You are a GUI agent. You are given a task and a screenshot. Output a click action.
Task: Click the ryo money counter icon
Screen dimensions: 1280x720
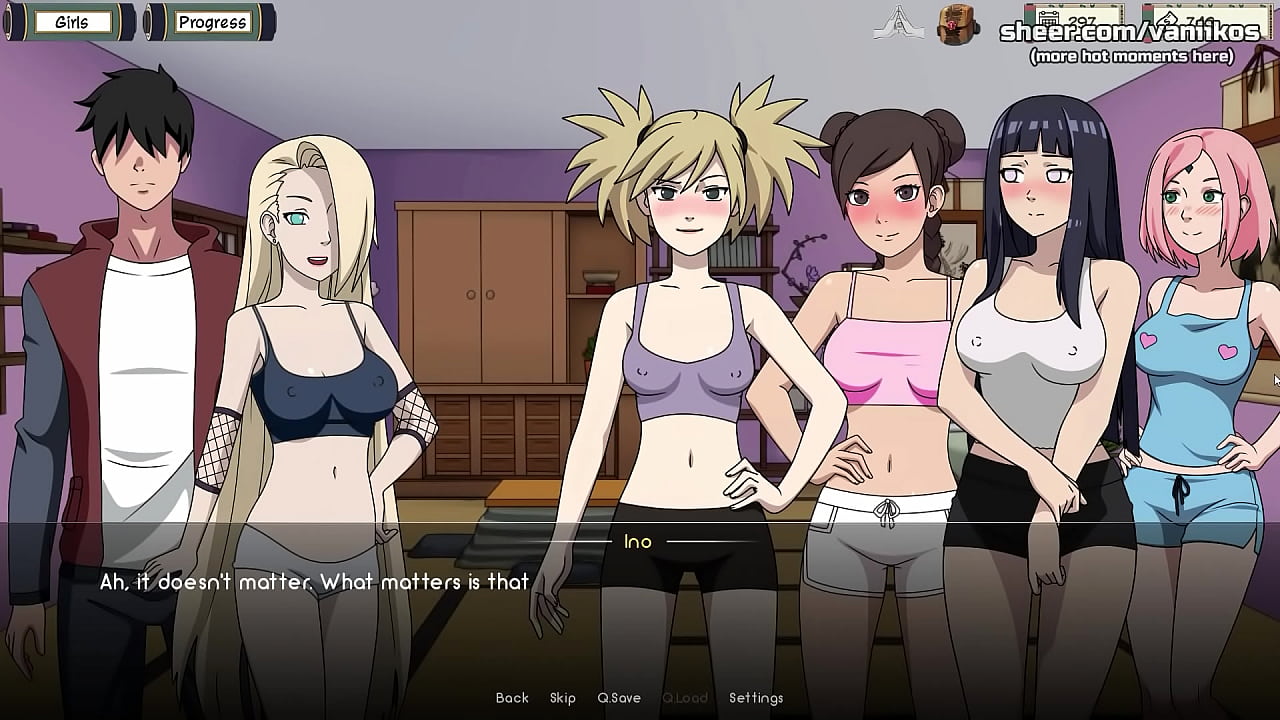(x=1168, y=19)
